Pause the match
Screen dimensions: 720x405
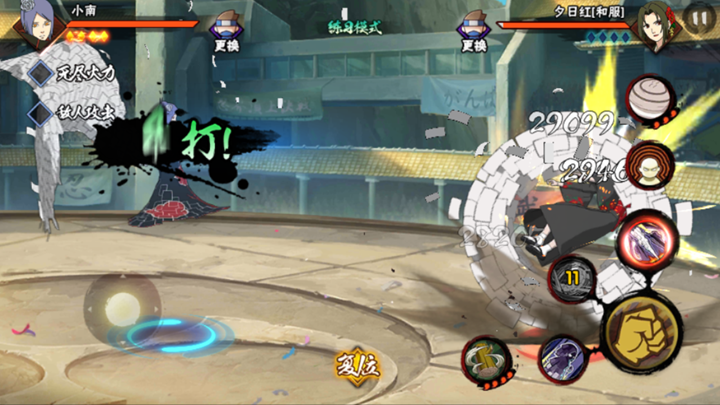pos(700,17)
